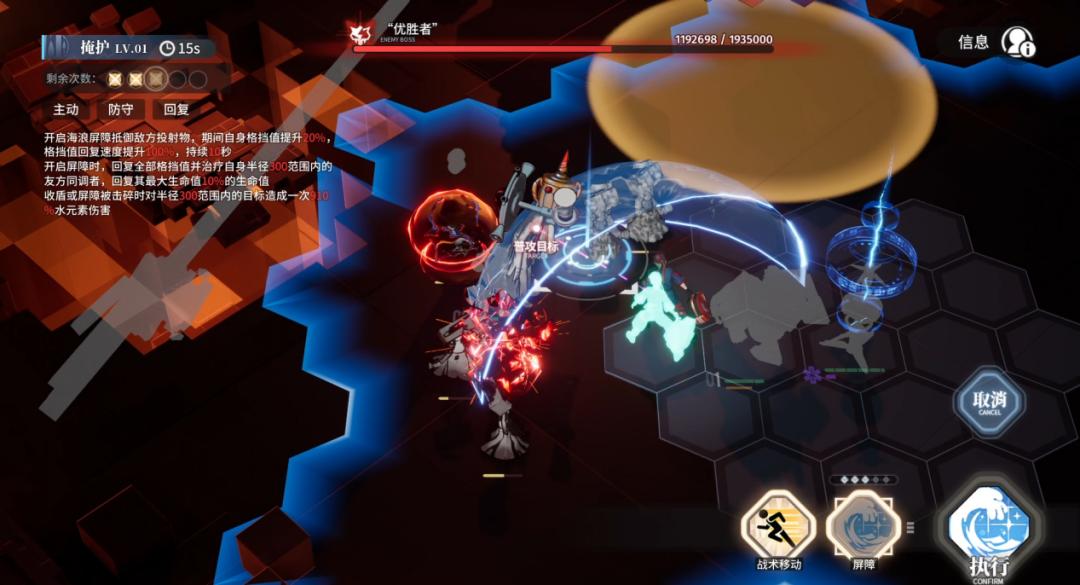Select the 防守 skill tag
Image resolution: width=1080 pixels, height=585 pixels.
121,110
